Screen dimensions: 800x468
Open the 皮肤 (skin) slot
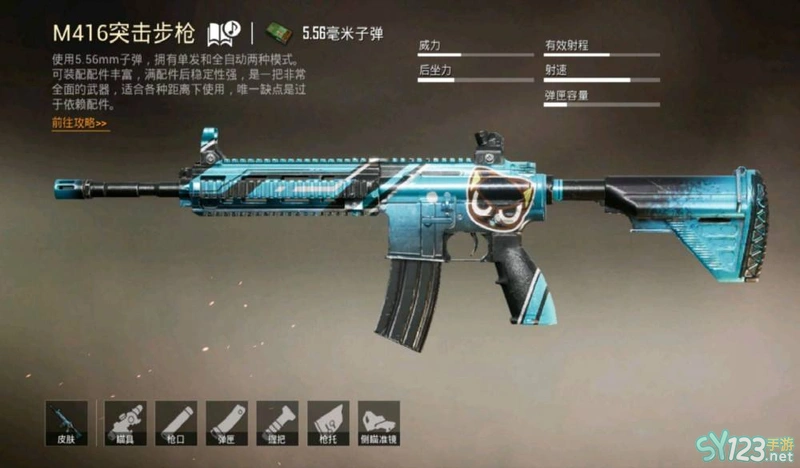click(68, 424)
